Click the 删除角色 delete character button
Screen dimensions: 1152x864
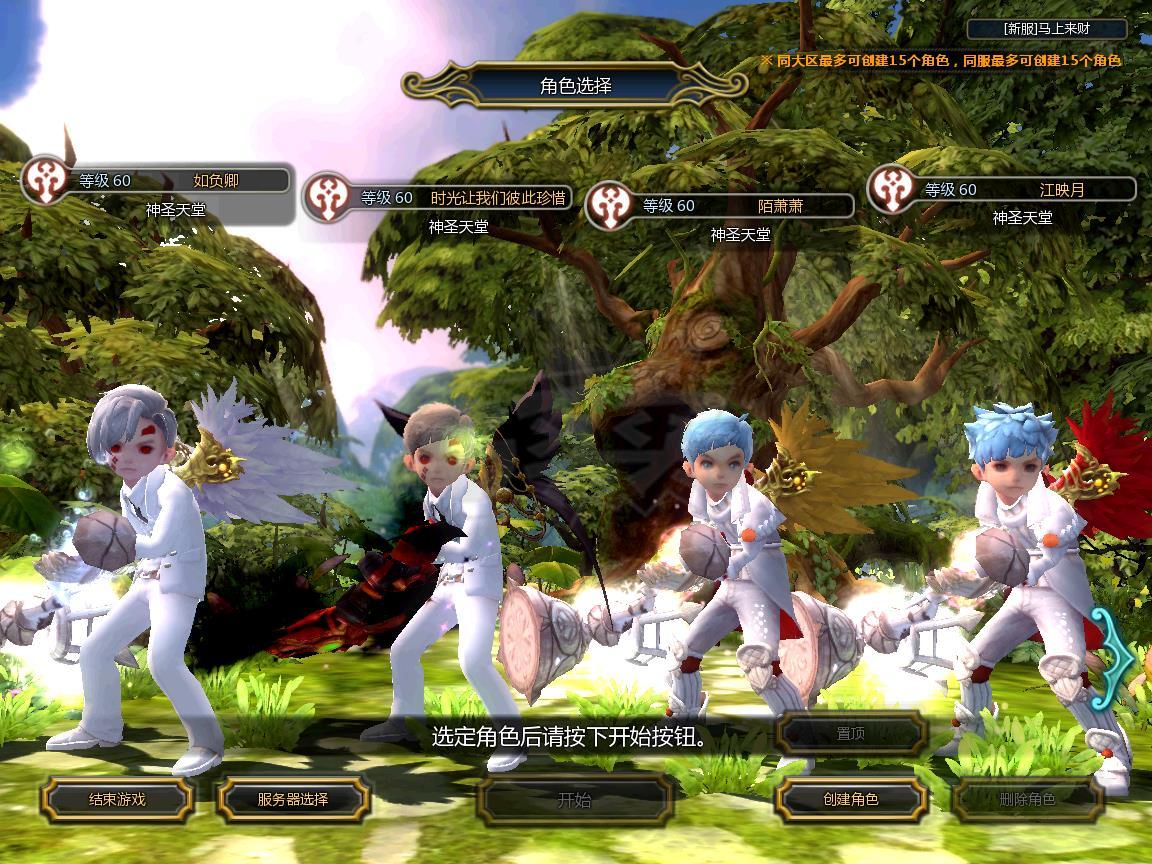pyautogui.click(x=1027, y=799)
